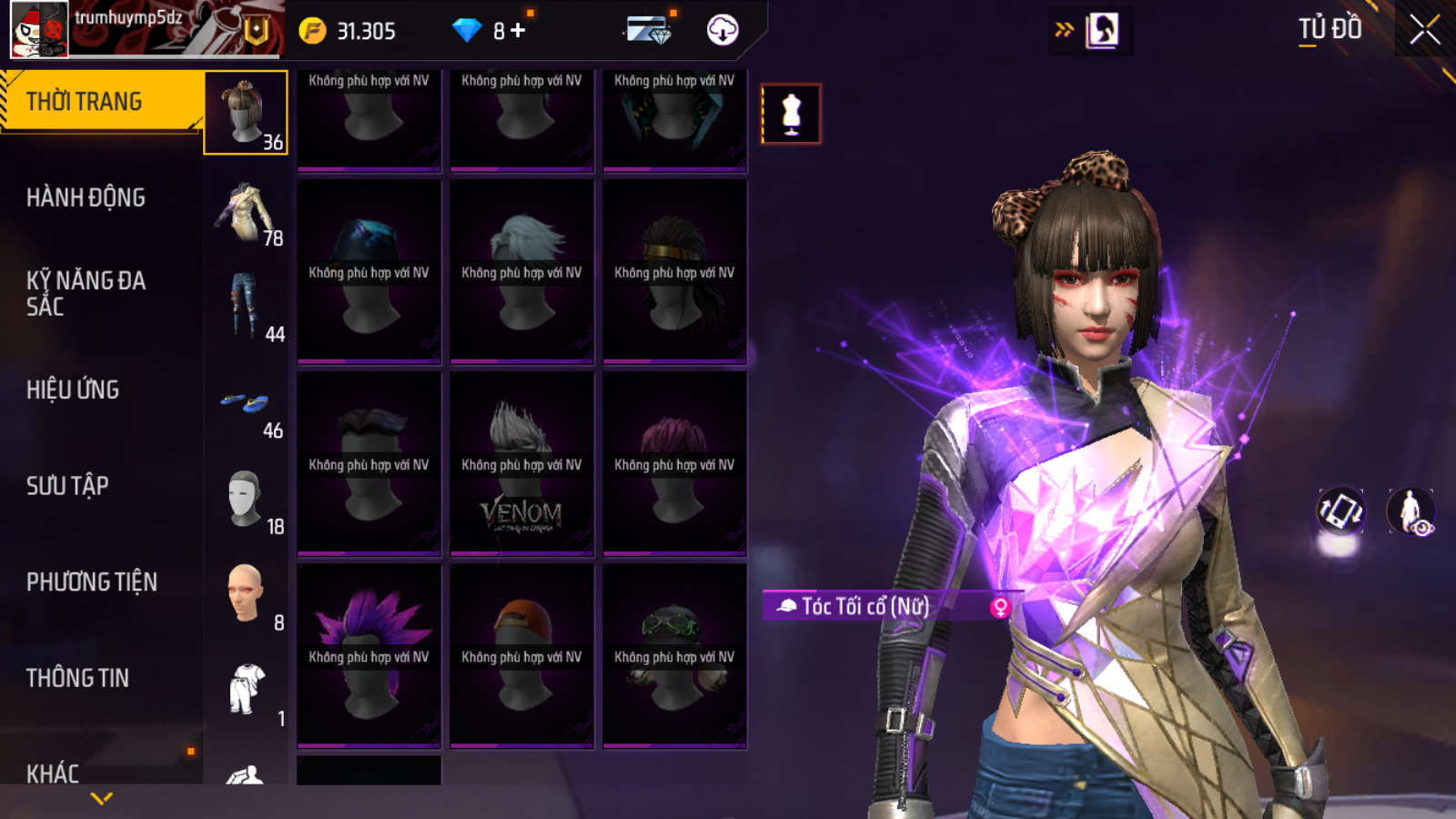
Task: Open the cloud download icon
Action: (x=723, y=30)
